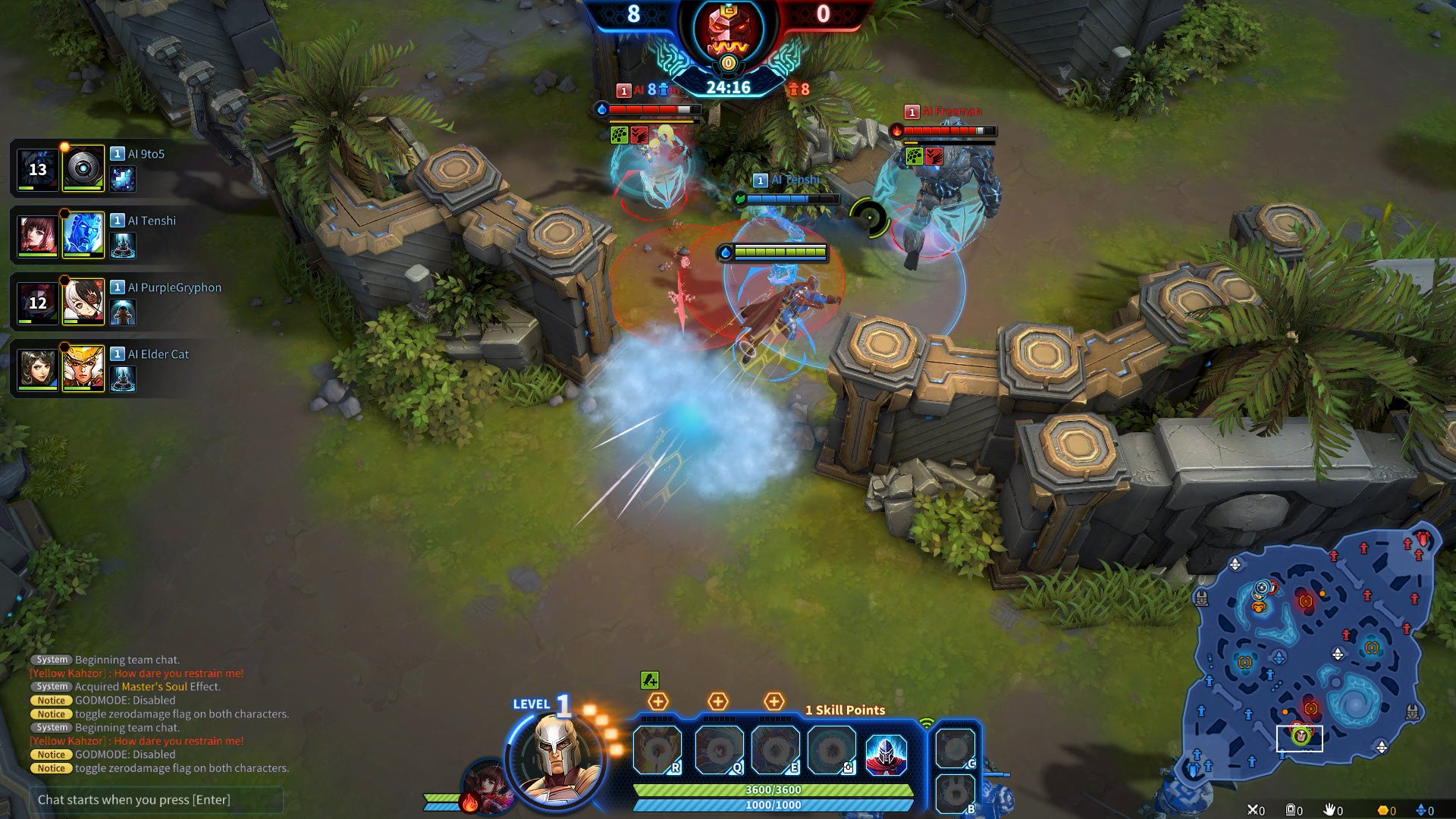Activate the R ability slot

point(657,750)
